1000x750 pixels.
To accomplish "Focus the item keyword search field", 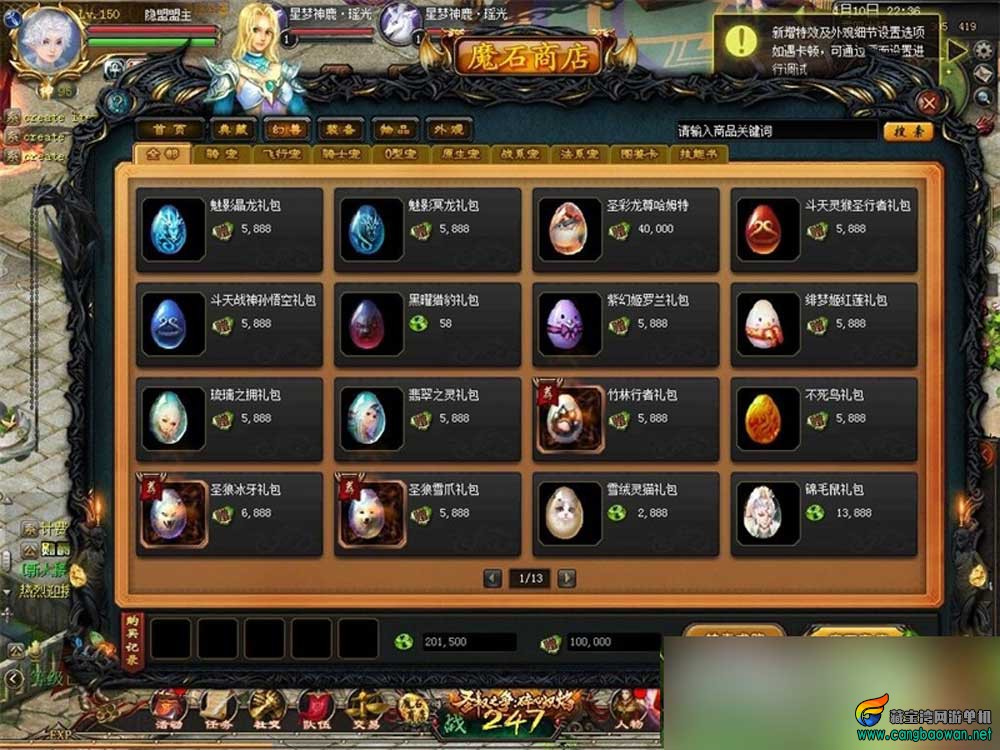I will pyautogui.click(x=775, y=131).
